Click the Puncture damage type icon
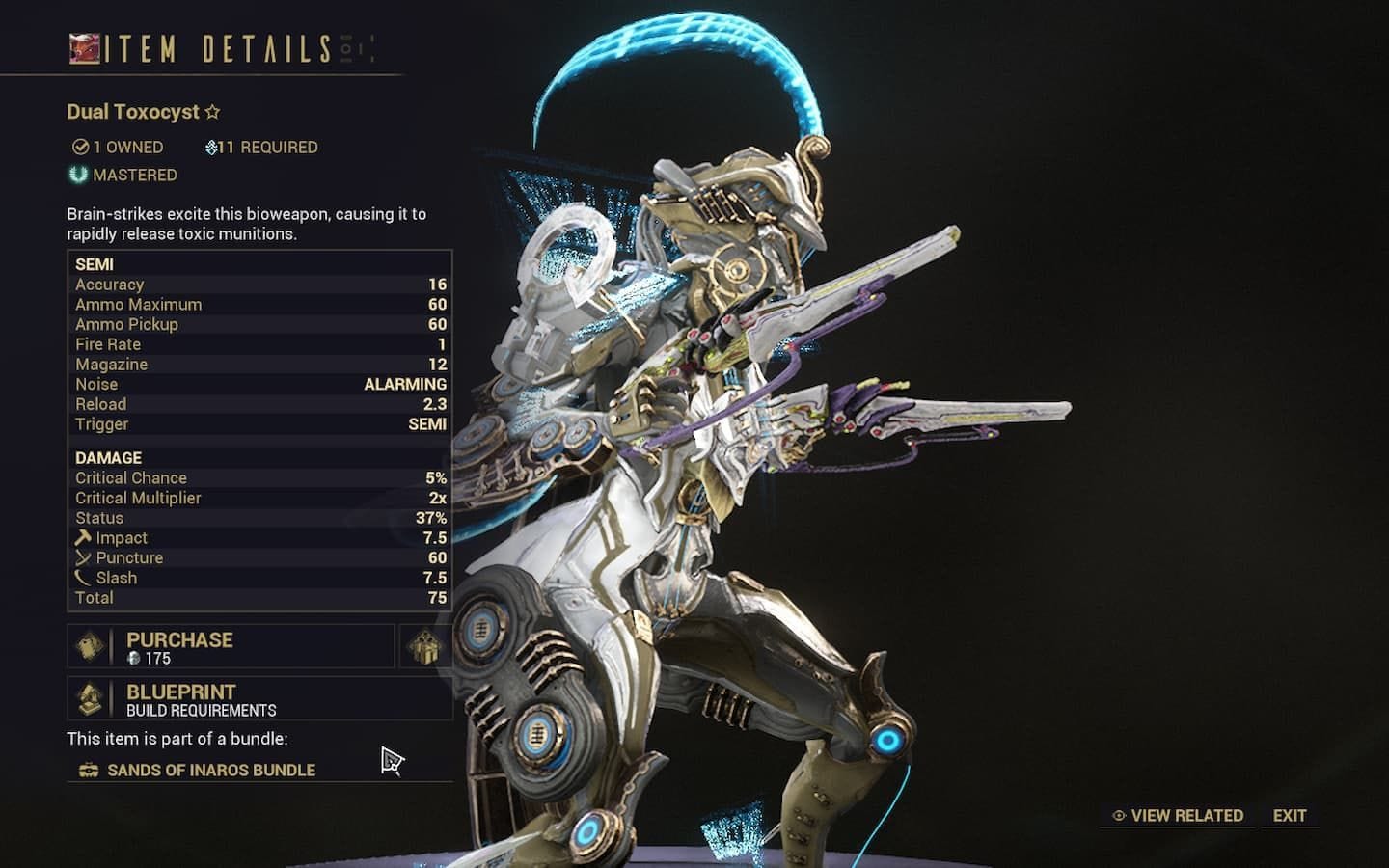 [x=81, y=557]
